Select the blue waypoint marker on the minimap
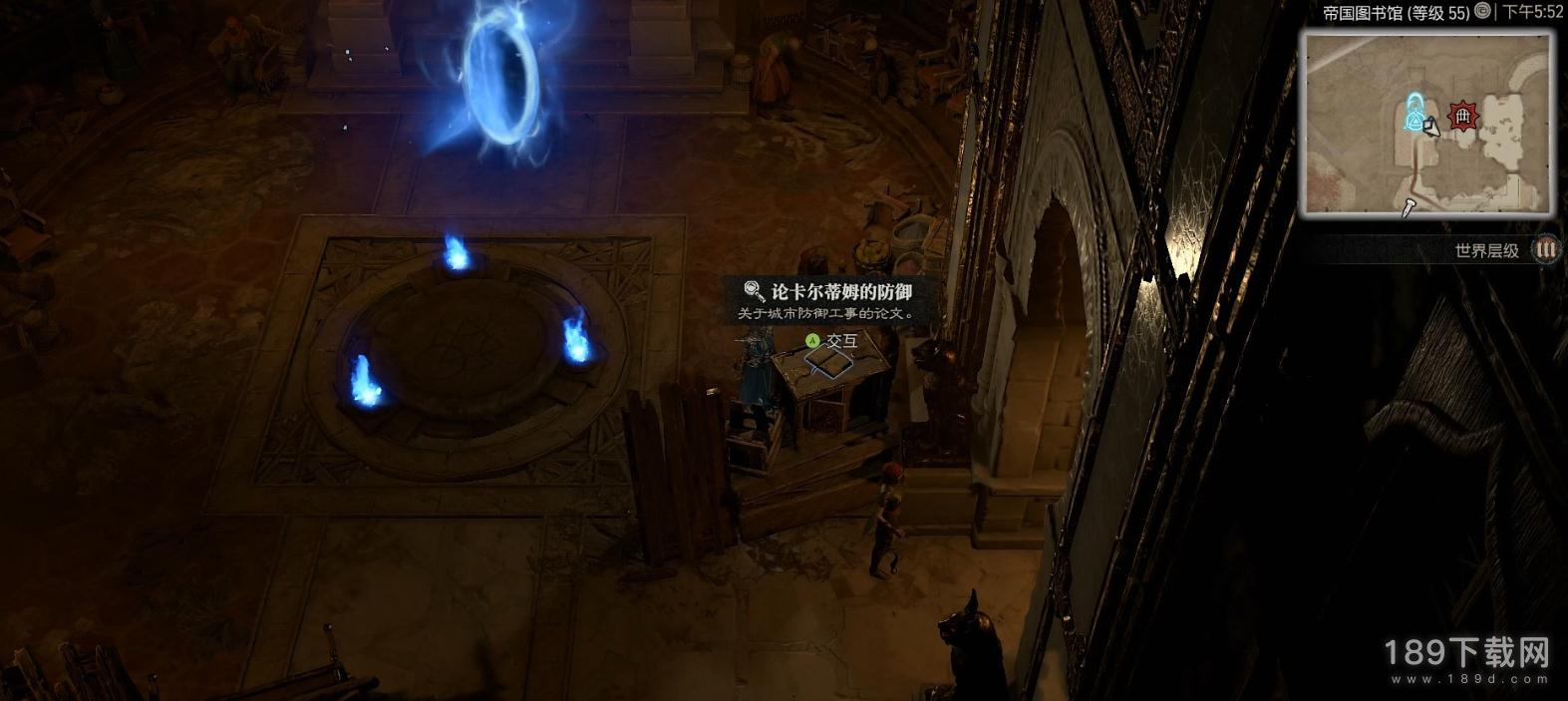1568x701 pixels. click(1413, 113)
